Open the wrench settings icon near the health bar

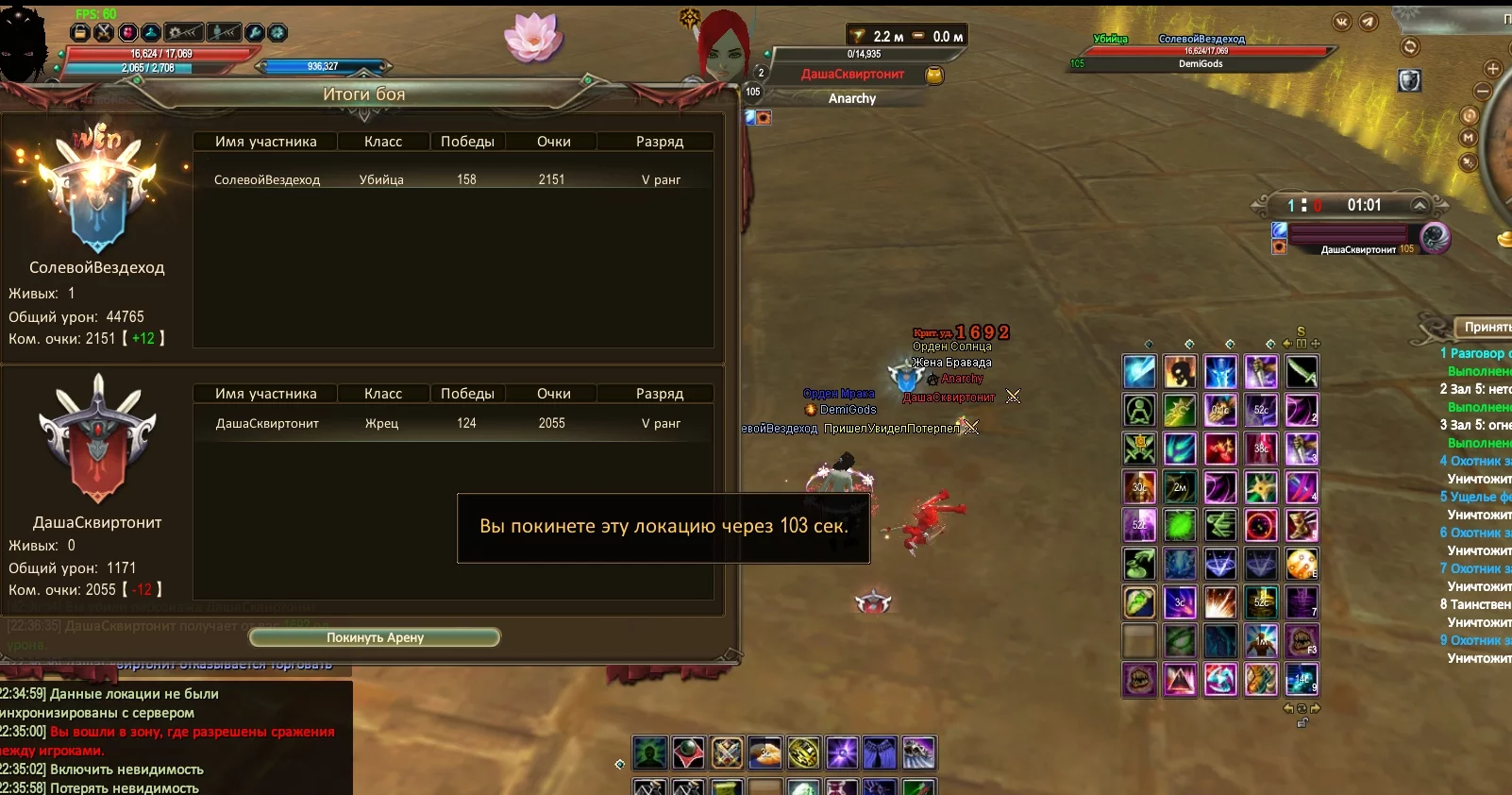(254, 33)
